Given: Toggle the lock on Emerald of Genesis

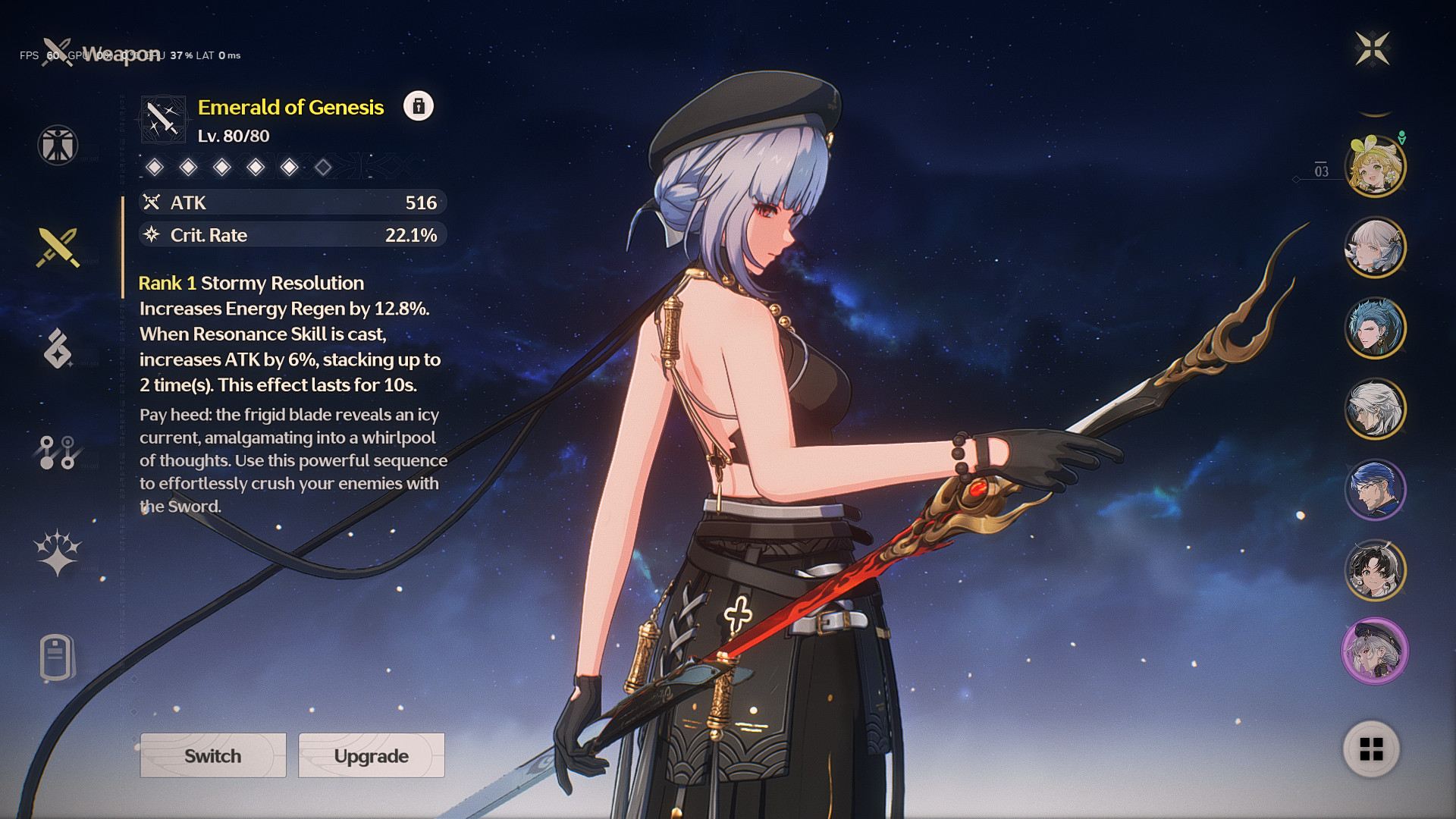Looking at the screenshot, I should [x=418, y=106].
